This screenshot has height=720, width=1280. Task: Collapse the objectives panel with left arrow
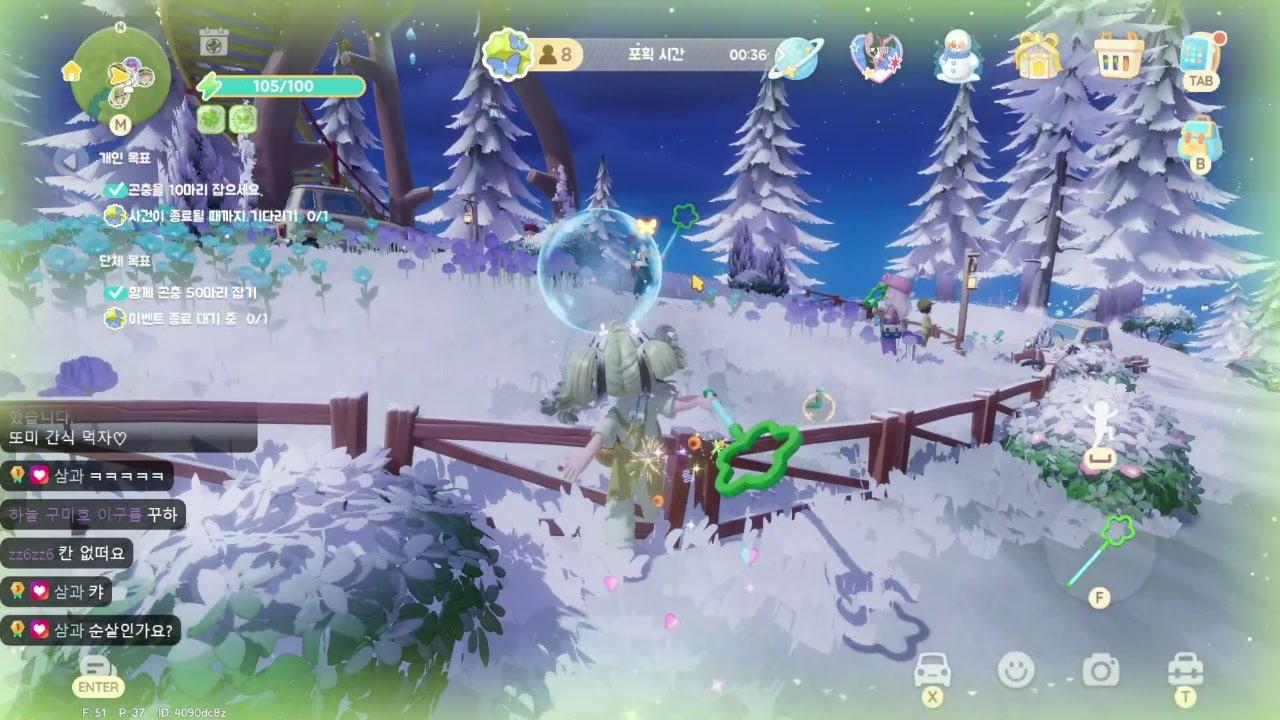click(x=69, y=160)
